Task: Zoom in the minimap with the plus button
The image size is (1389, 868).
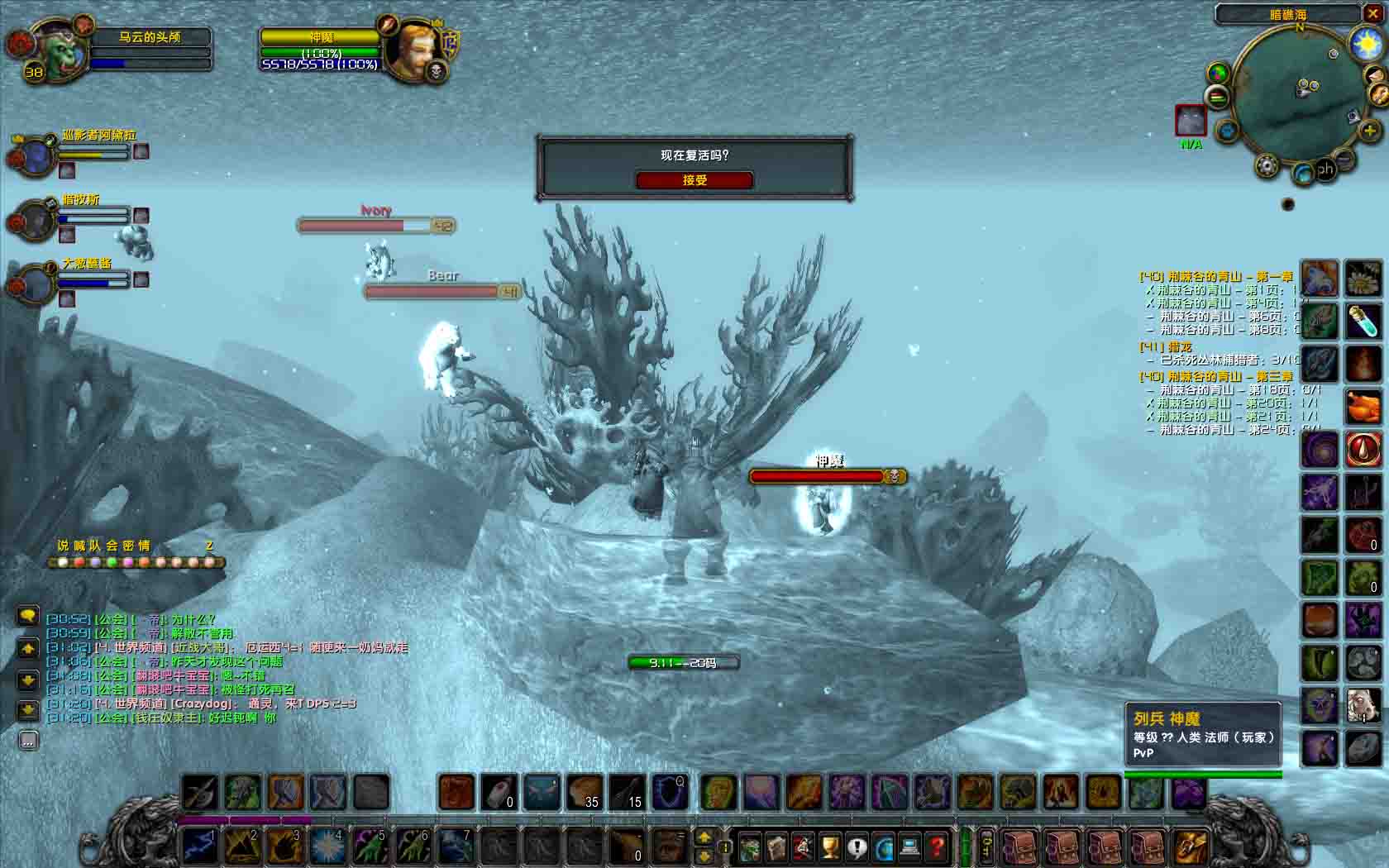Action: point(1369,131)
